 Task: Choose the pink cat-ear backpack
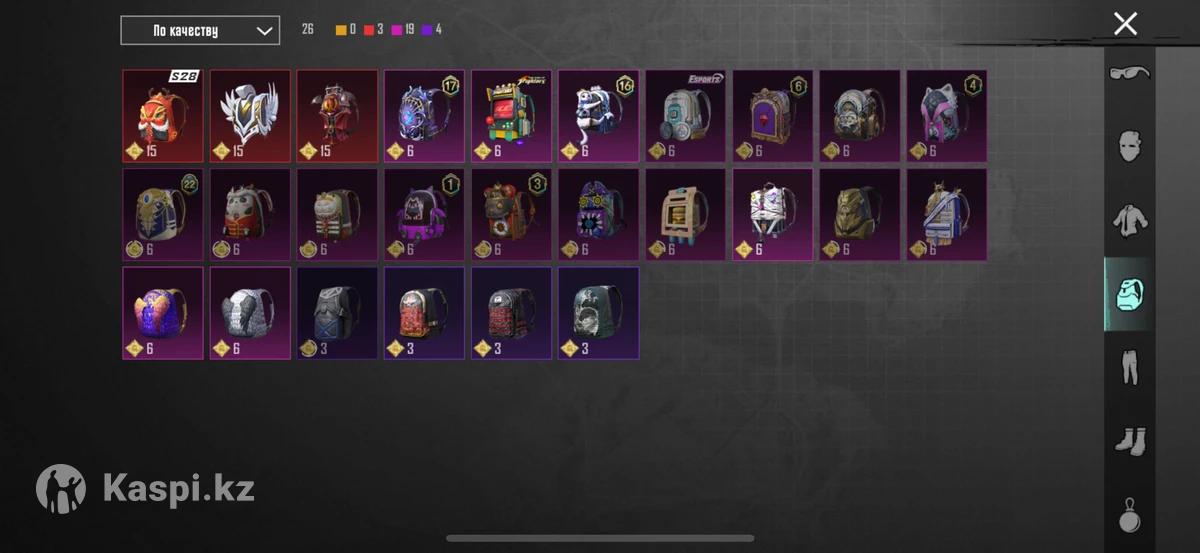[946, 116]
